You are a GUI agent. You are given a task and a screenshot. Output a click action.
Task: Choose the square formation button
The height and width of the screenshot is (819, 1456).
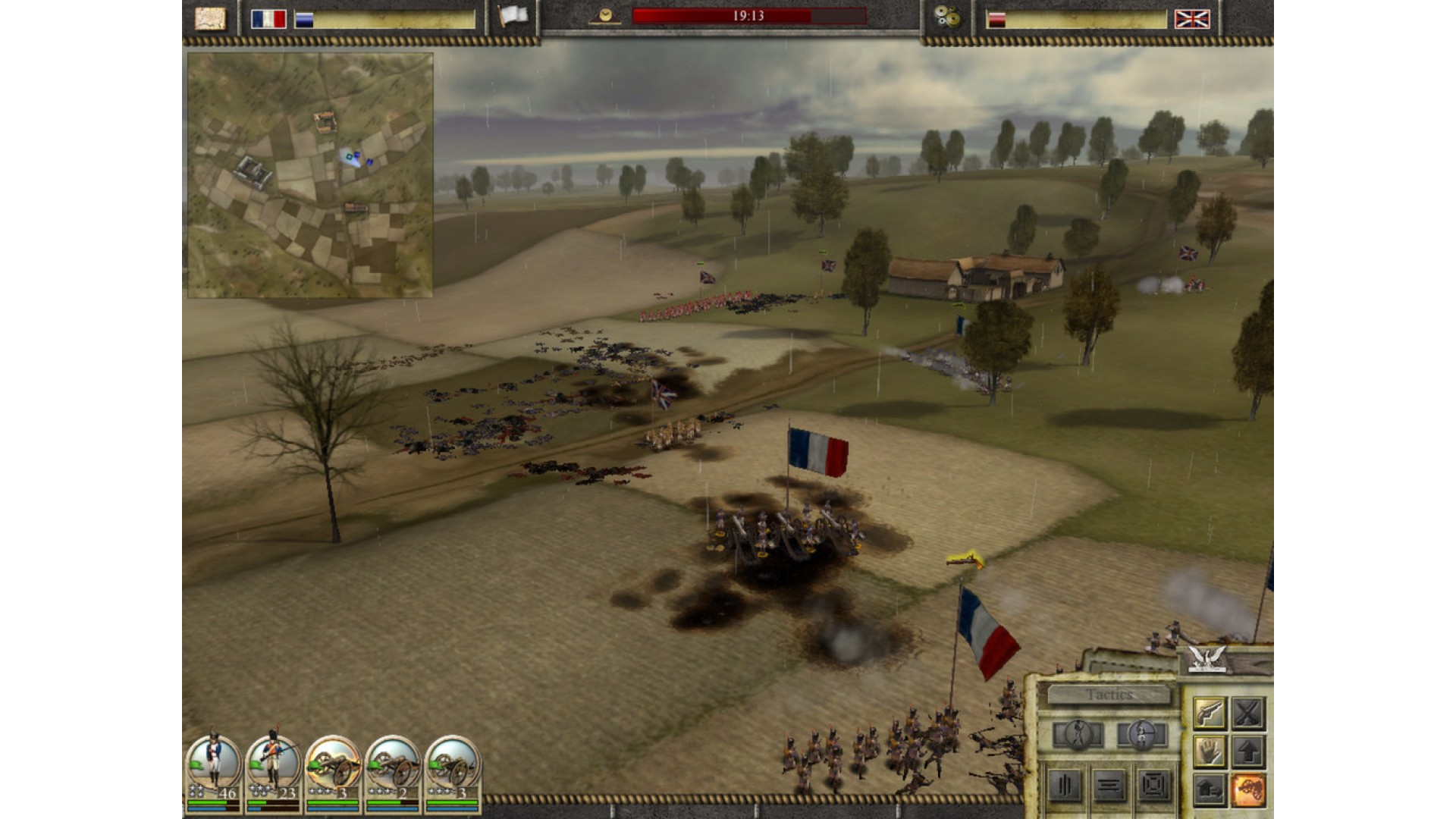coord(1153,786)
